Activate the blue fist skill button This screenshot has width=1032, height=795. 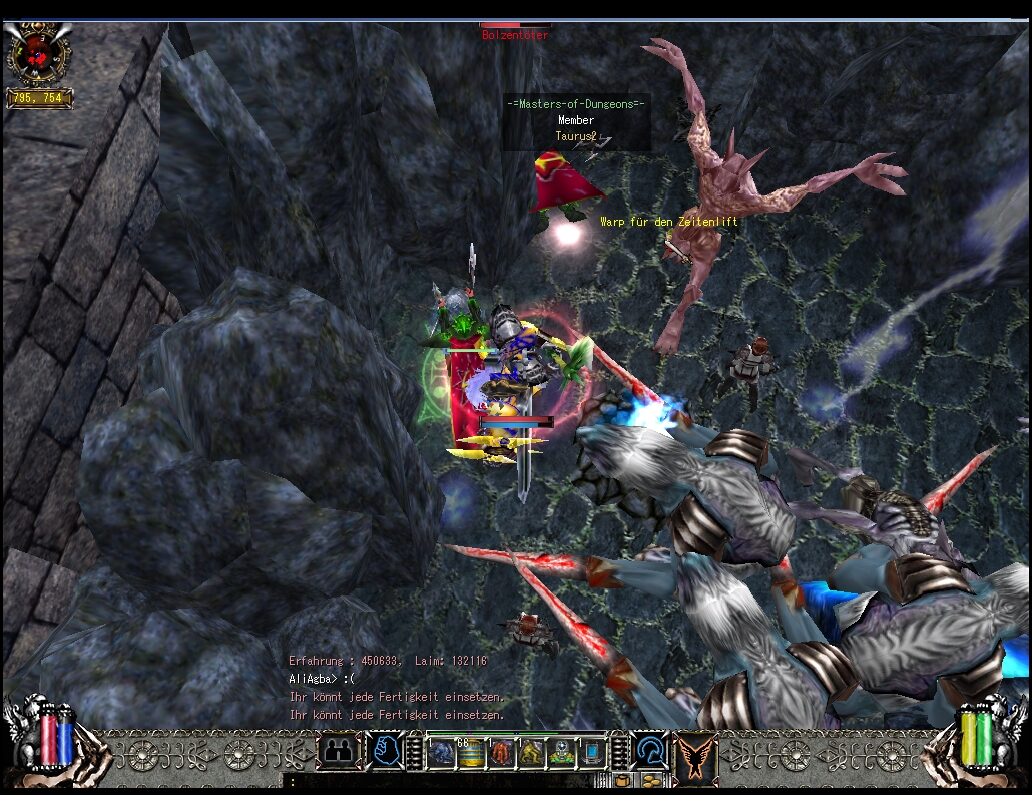click(x=384, y=751)
